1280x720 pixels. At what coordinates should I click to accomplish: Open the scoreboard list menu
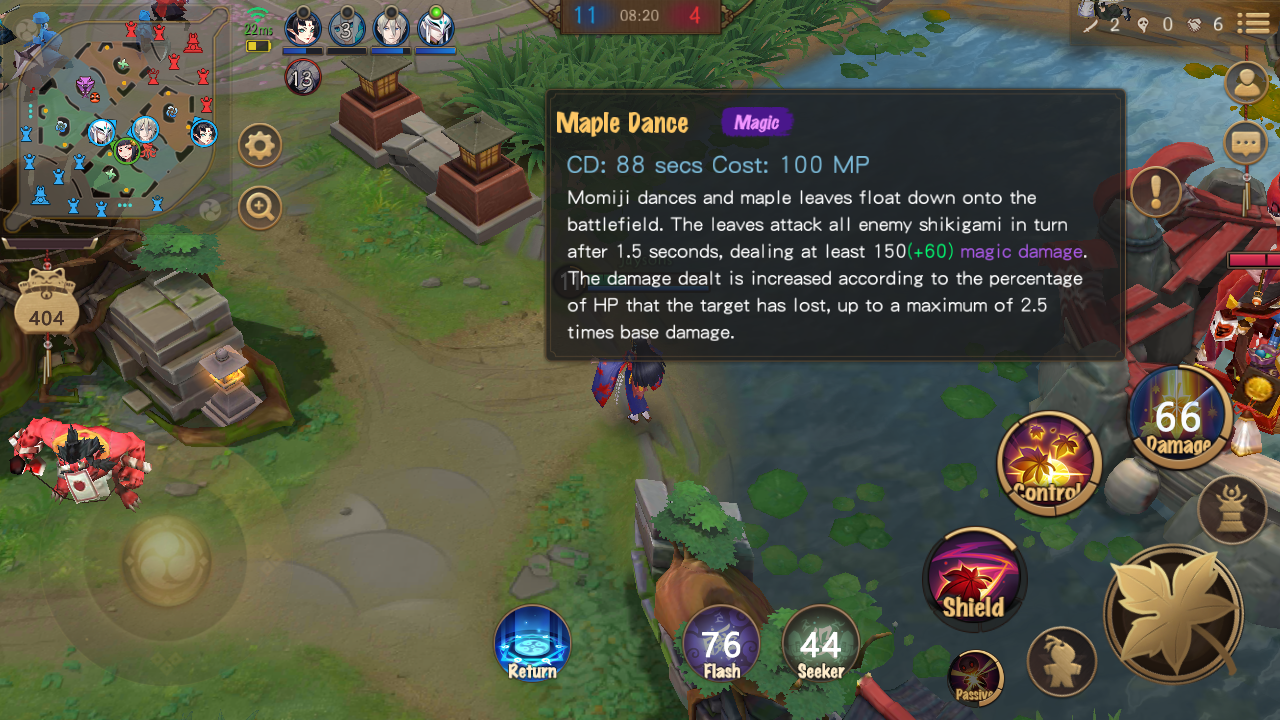1252,23
